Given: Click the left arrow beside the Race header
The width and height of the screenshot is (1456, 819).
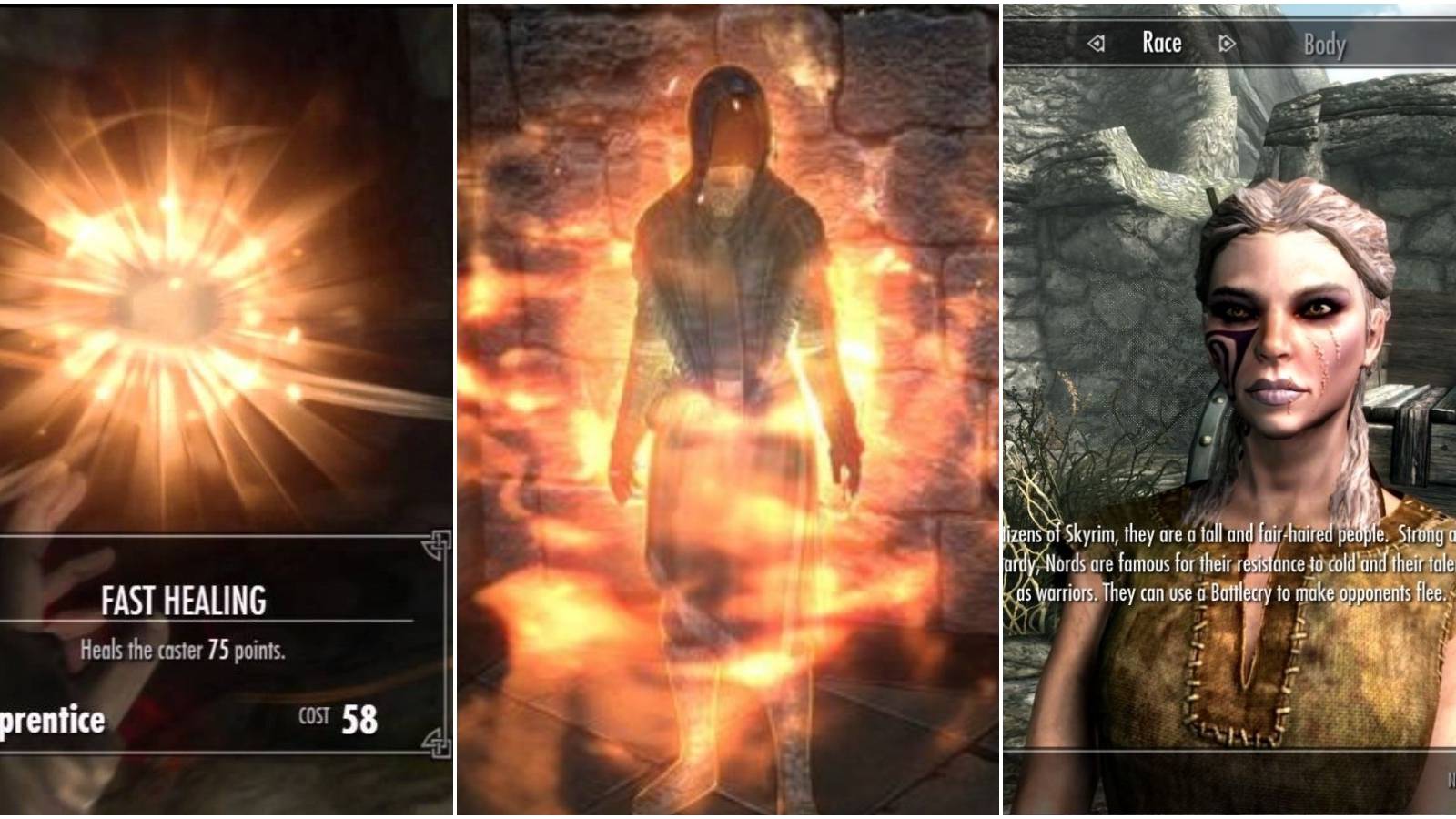Looking at the screenshot, I should (x=1098, y=42).
